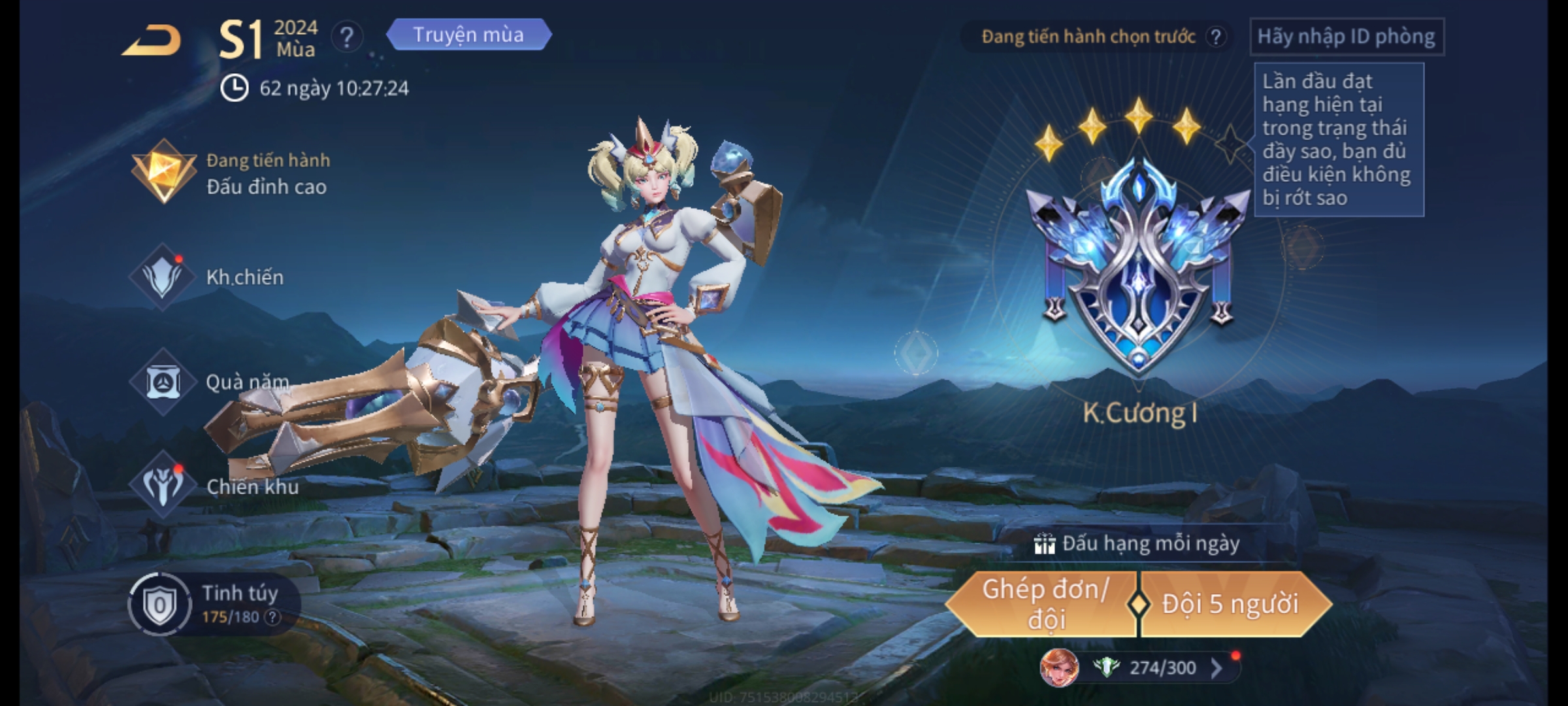This screenshot has width=1568, height=706.
Task: Go back using the return arrow
Action: (x=152, y=41)
